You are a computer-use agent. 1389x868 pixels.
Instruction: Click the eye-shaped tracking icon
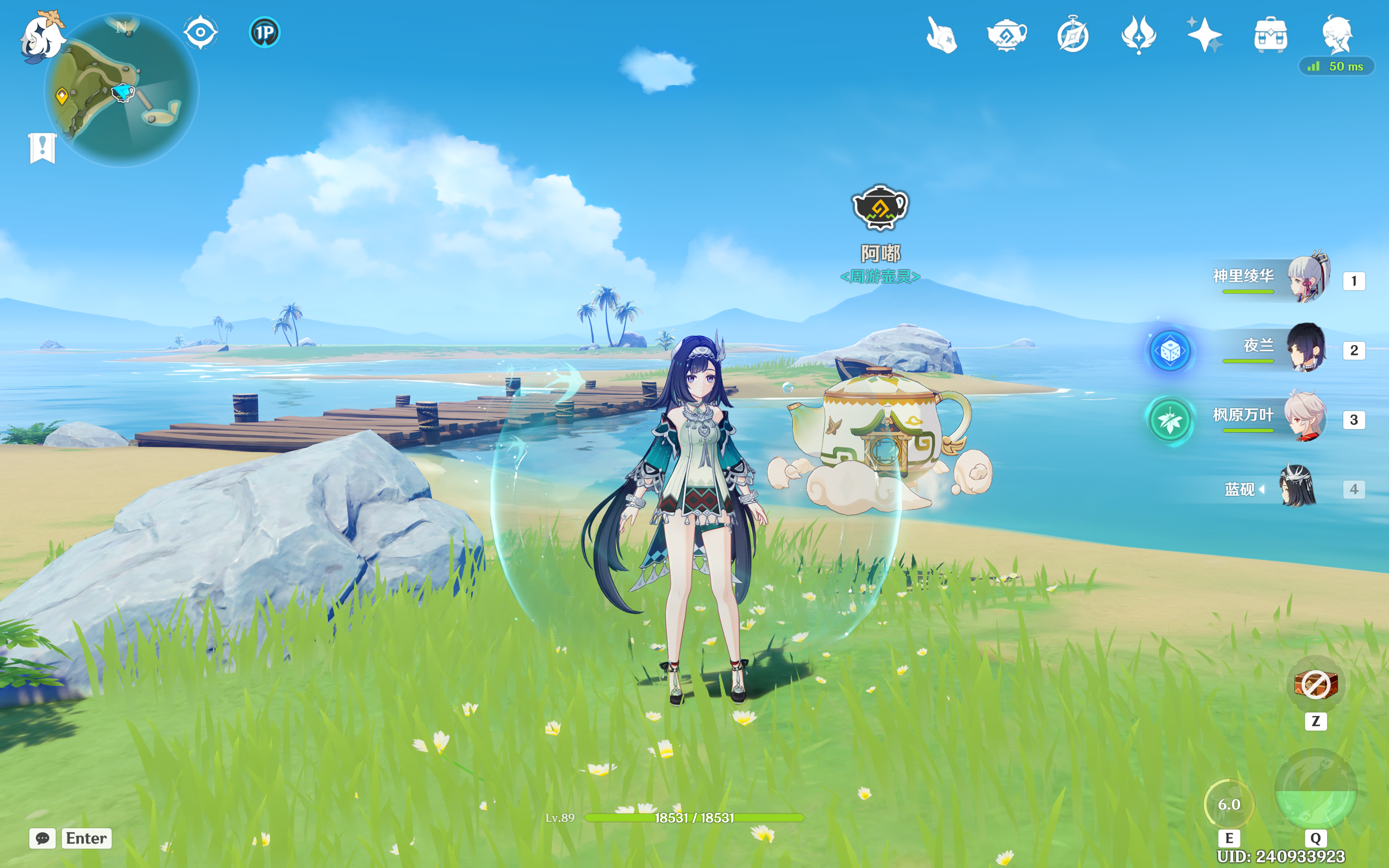[200, 32]
